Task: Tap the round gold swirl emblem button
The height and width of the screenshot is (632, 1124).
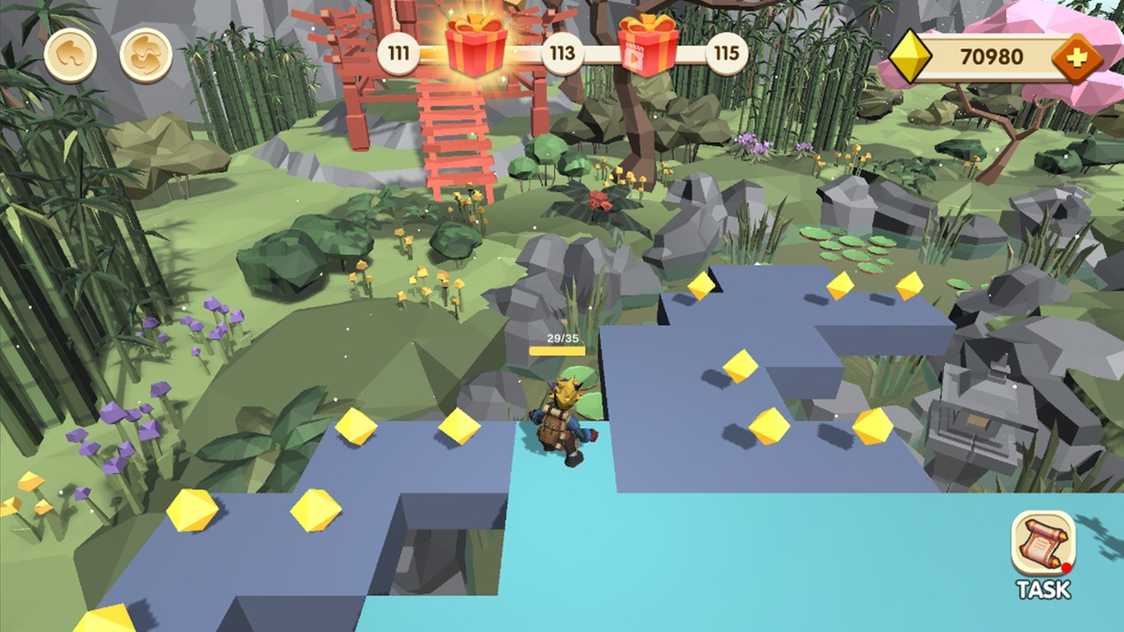Action: point(146,56)
